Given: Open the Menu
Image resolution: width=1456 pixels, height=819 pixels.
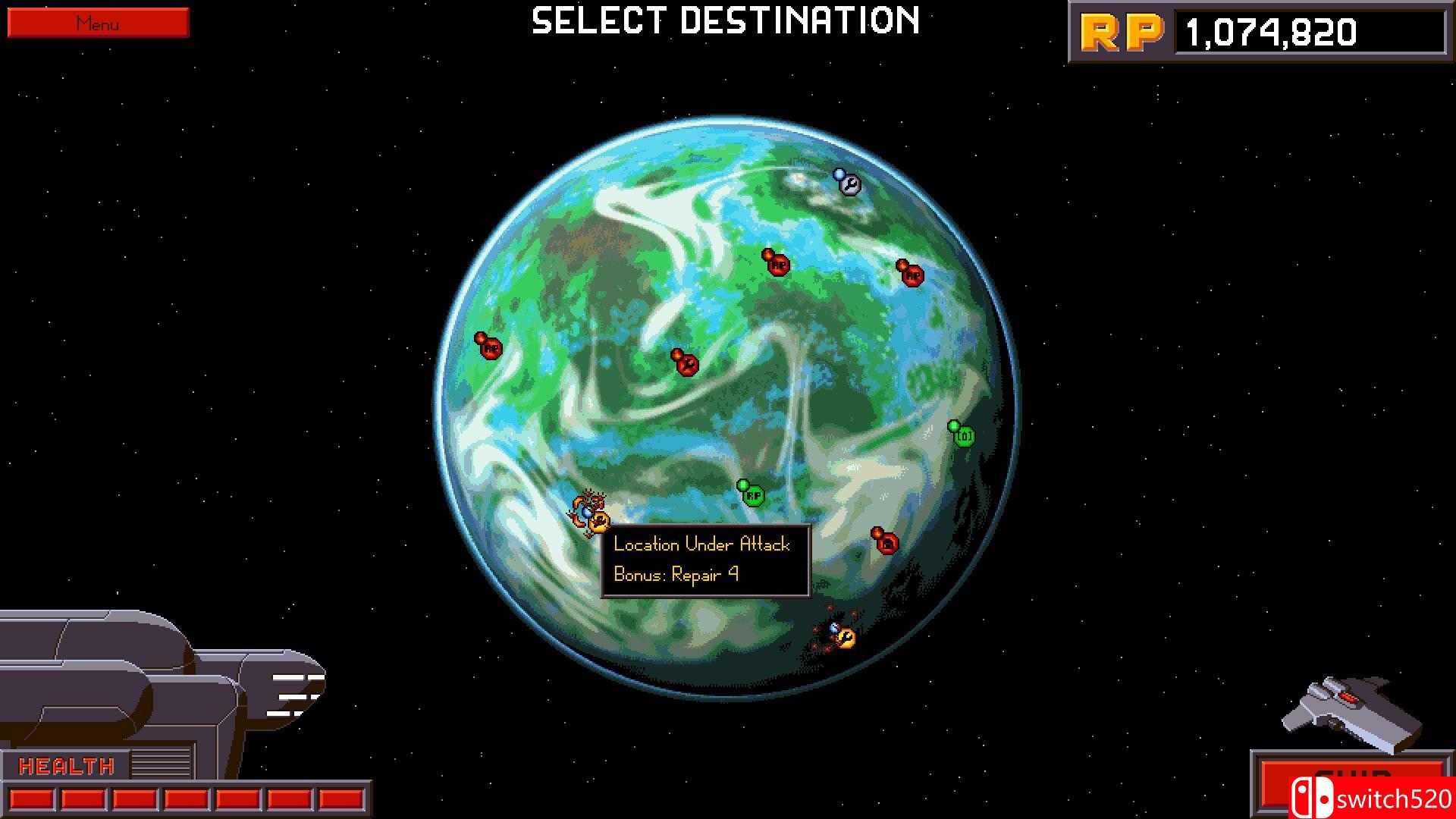Looking at the screenshot, I should click(97, 23).
